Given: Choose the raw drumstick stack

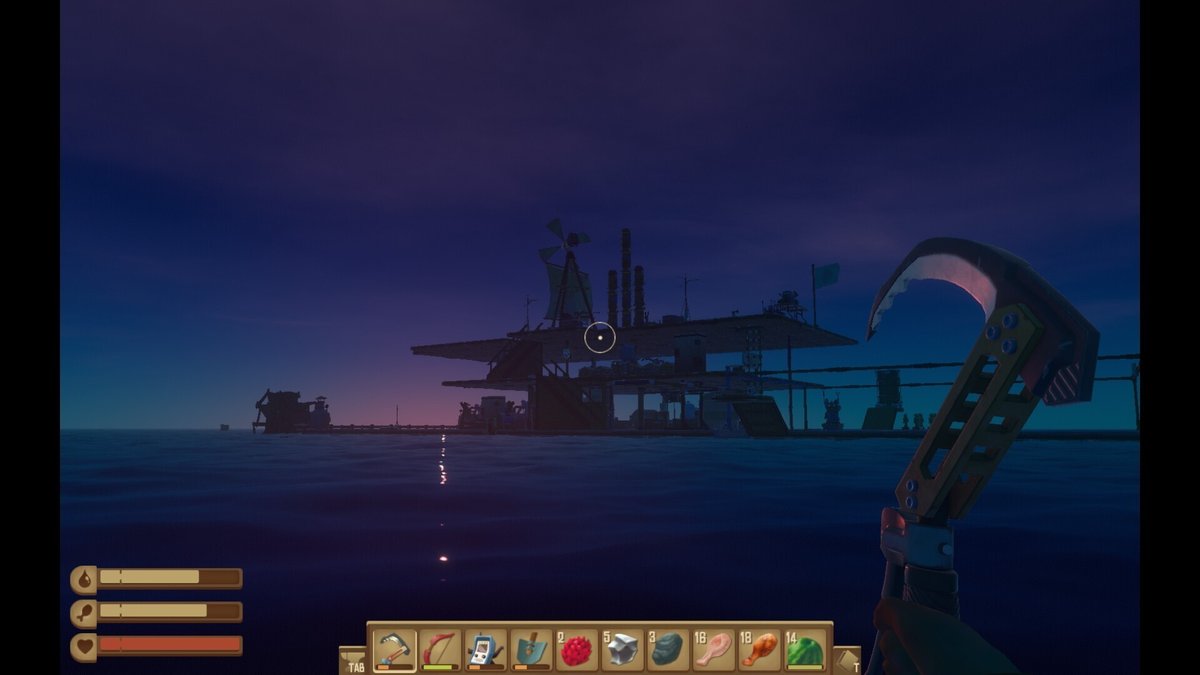Looking at the screenshot, I should coord(714,650).
